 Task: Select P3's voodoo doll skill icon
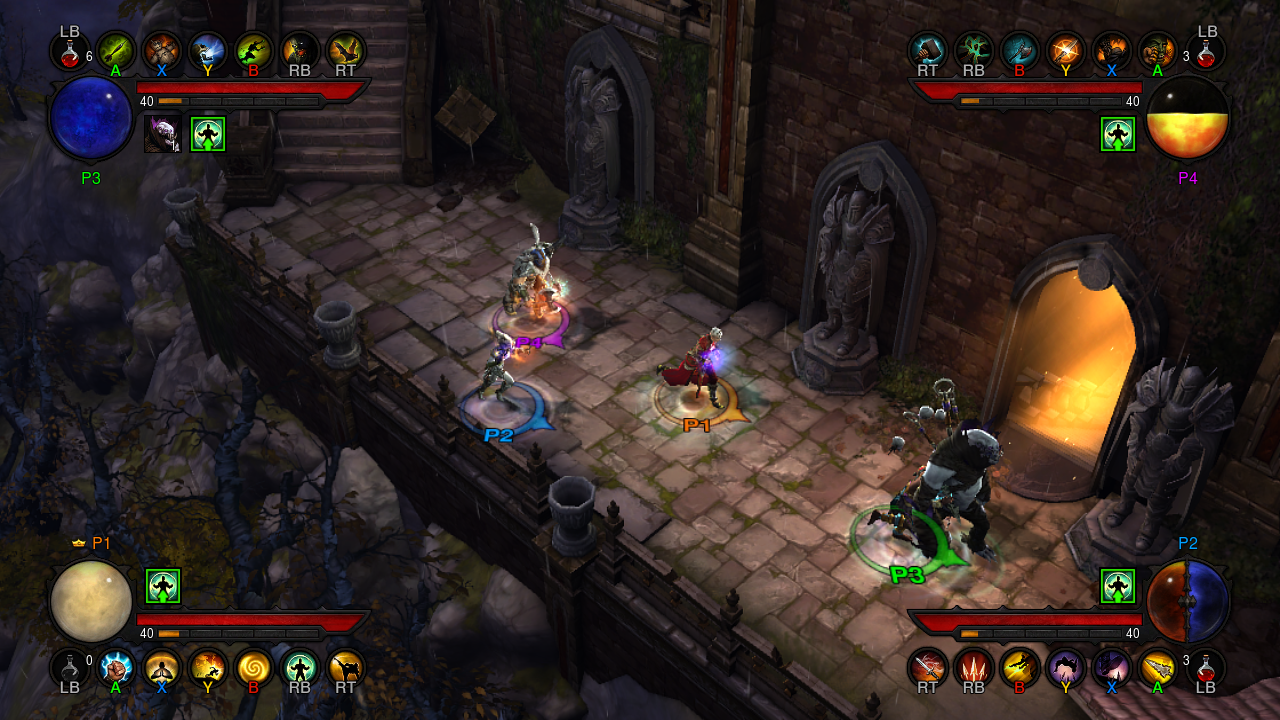[x=162, y=50]
